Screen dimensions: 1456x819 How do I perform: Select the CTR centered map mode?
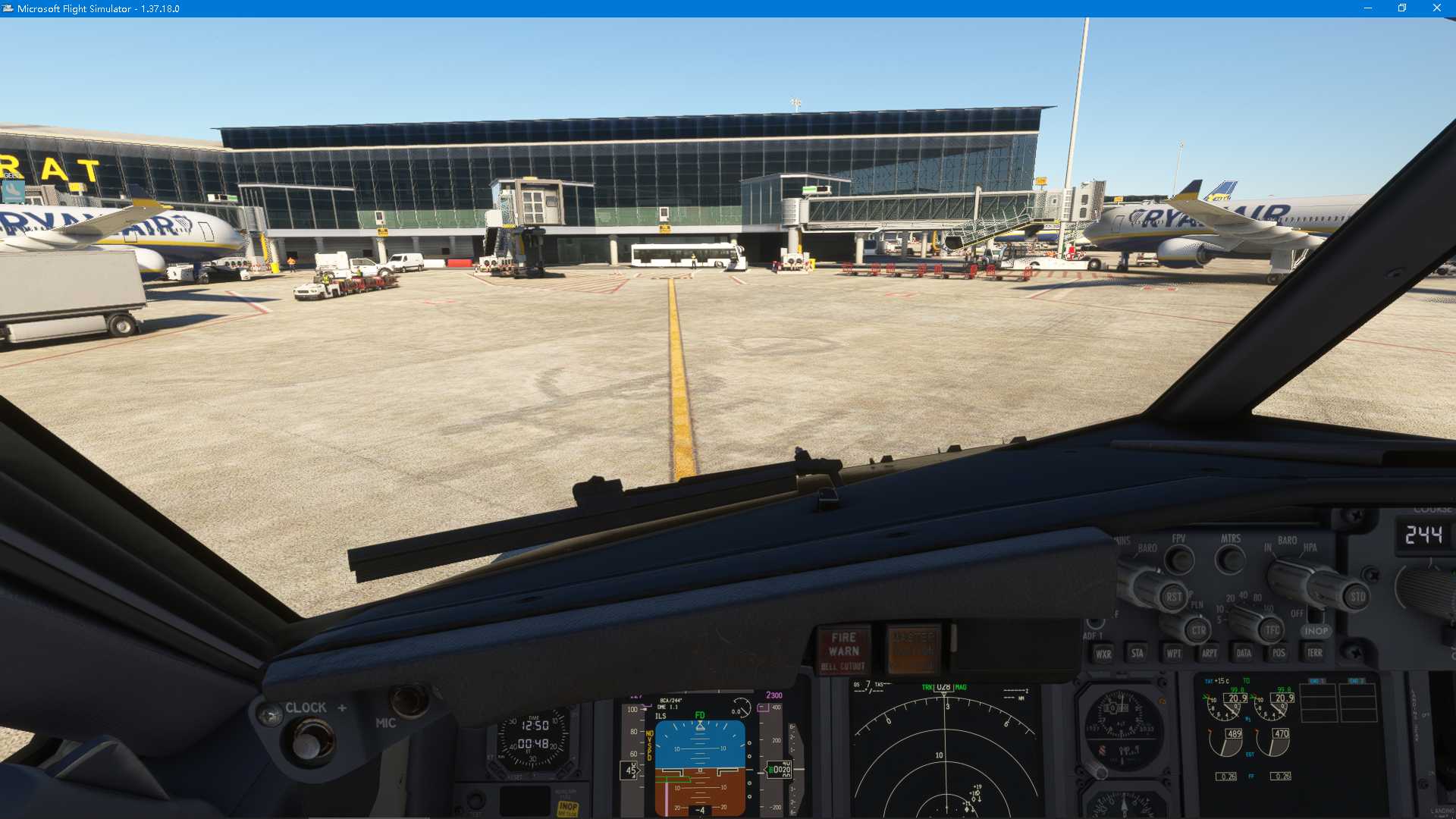tap(1198, 629)
